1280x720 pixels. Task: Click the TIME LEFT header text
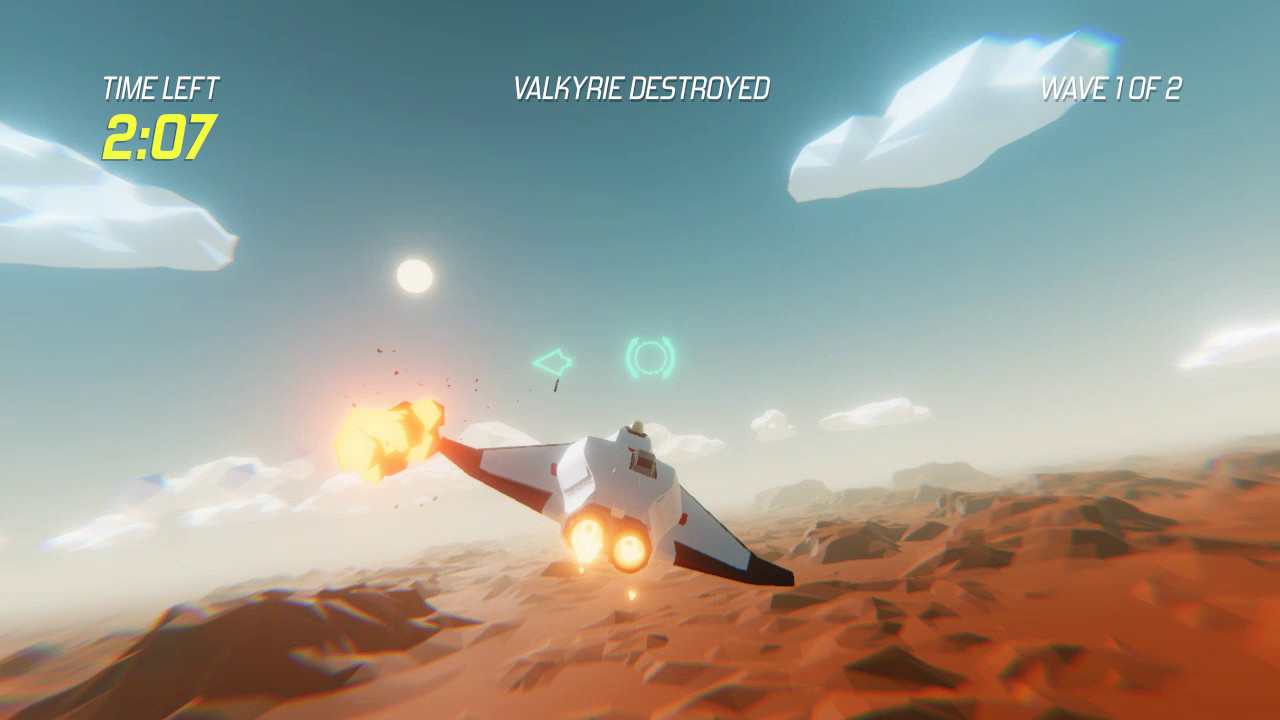160,86
